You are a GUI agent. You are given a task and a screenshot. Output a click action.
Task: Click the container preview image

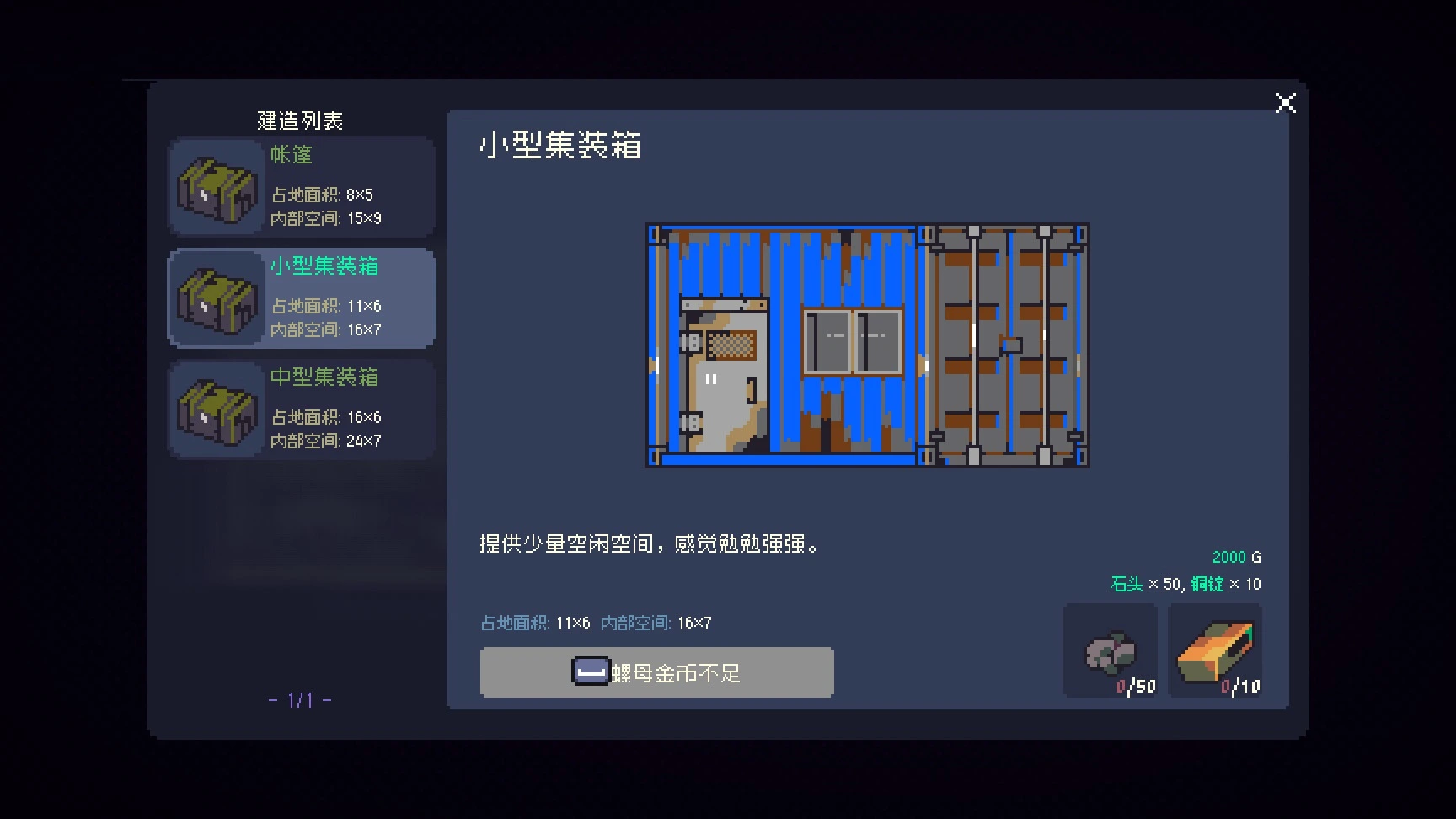point(867,345)
